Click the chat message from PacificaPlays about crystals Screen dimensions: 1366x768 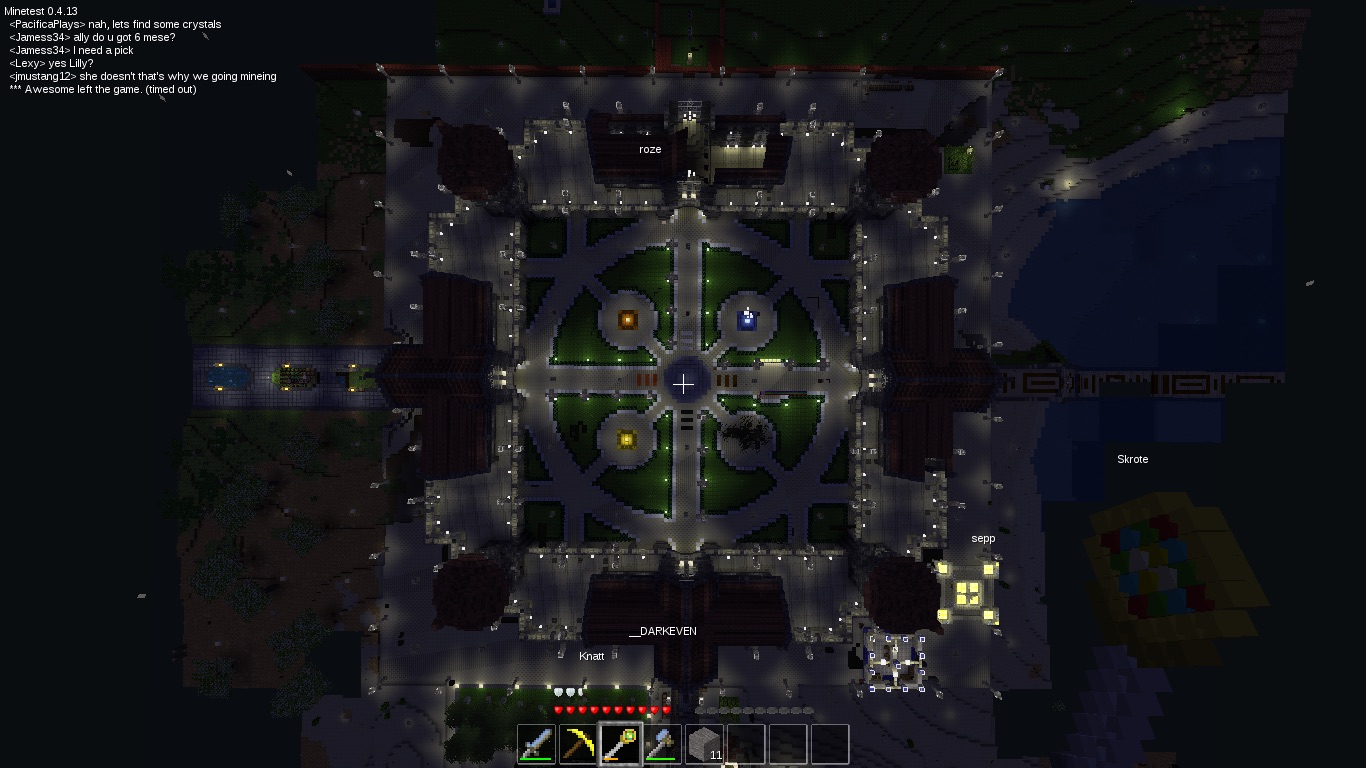pyautogui.click(x=115, y=23)
